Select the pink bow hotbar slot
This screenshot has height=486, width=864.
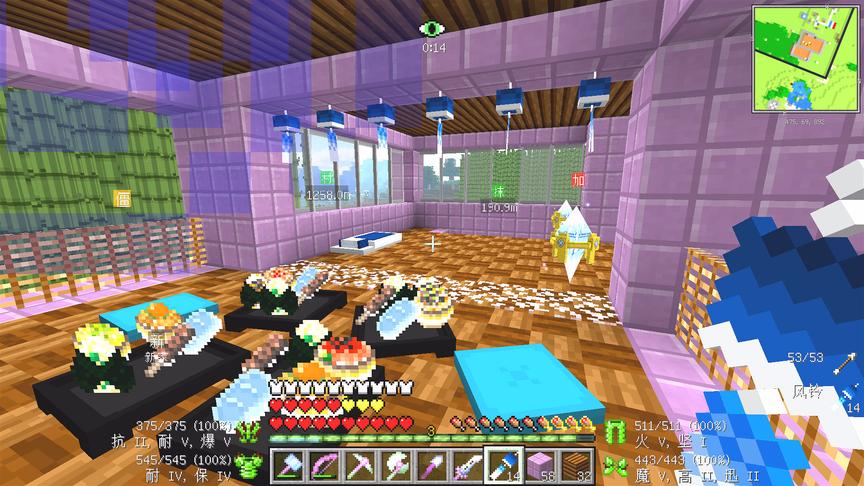click(x=325, y=465)
